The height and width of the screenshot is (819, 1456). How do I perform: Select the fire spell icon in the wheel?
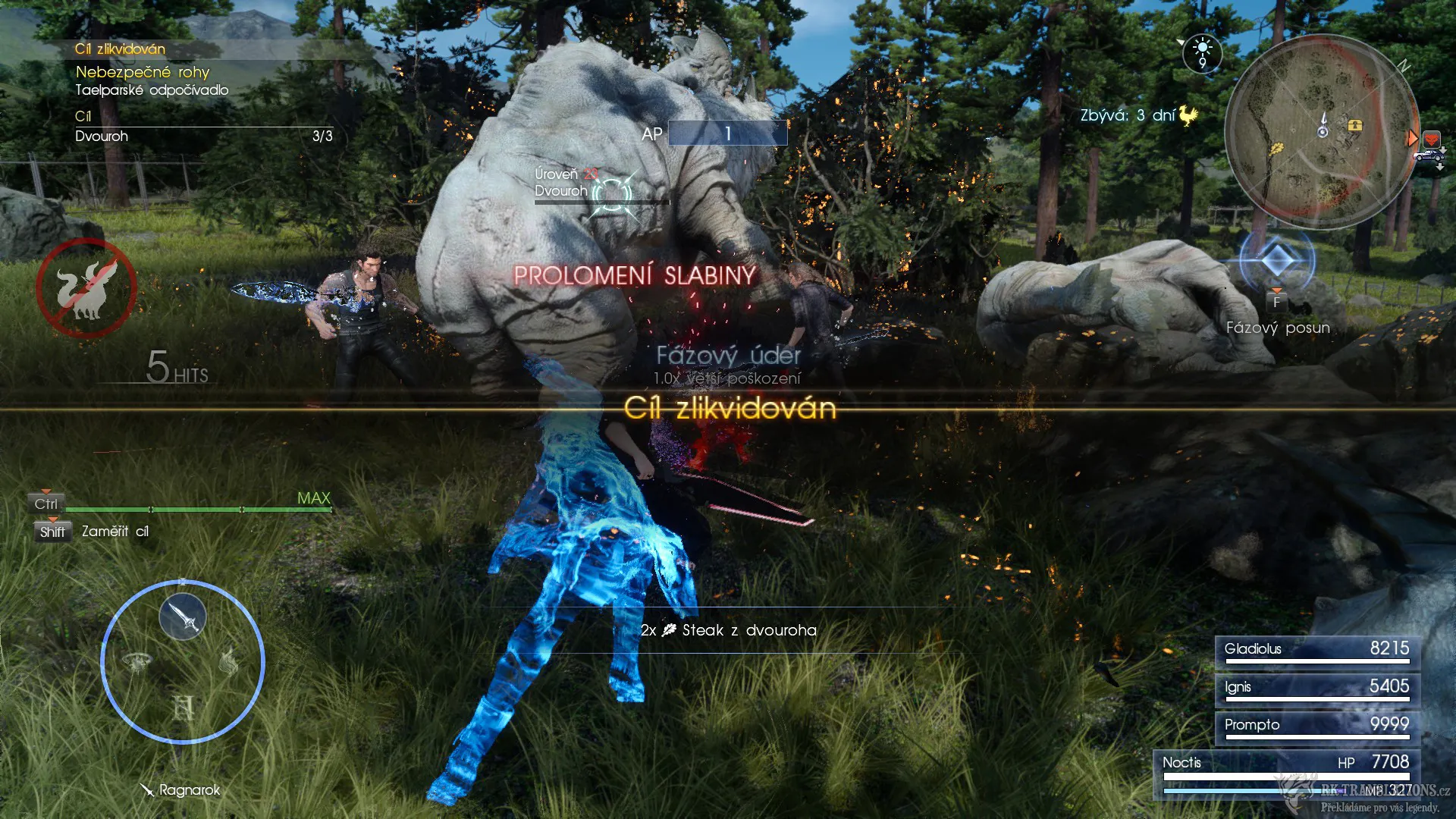pos(229,662)
